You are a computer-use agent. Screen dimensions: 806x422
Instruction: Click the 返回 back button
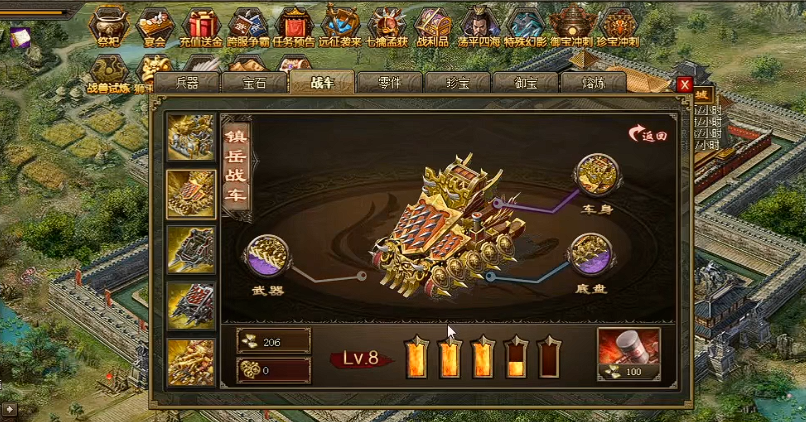[x=647, y=134]
